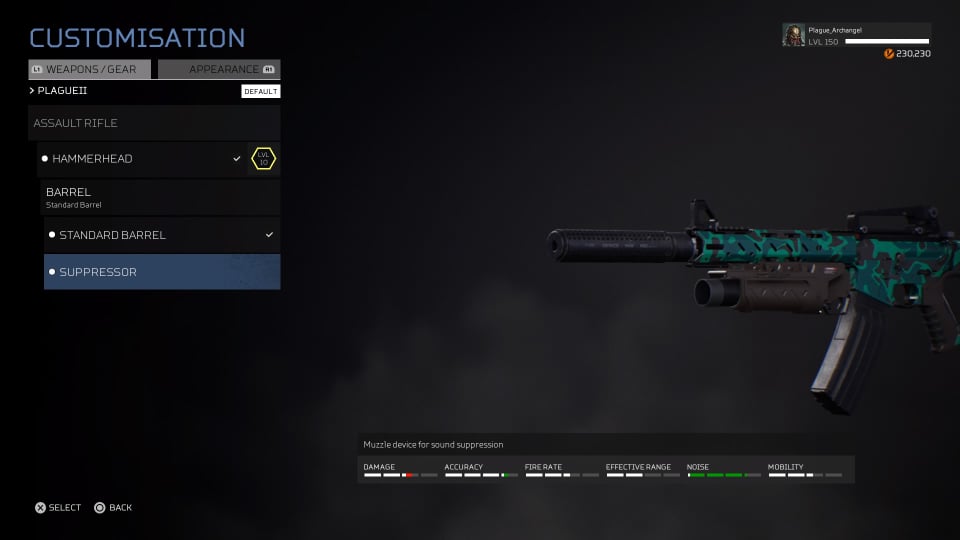Screen dimensions: 960x540
Task: Click the Plague_Archangel player profile
Action: pyautogui.click(x=856, y=36)
